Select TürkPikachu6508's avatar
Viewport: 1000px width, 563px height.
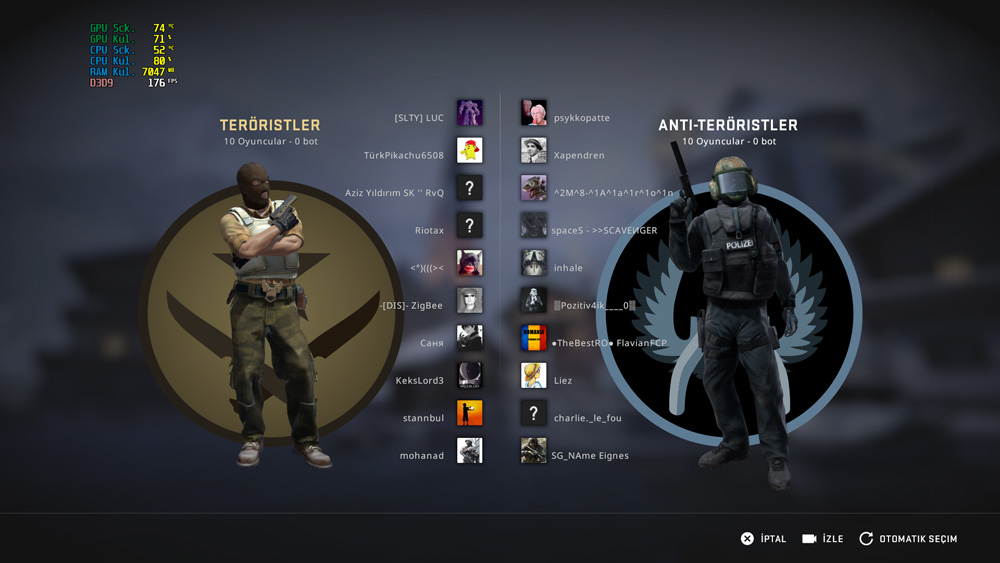(469, 151)
